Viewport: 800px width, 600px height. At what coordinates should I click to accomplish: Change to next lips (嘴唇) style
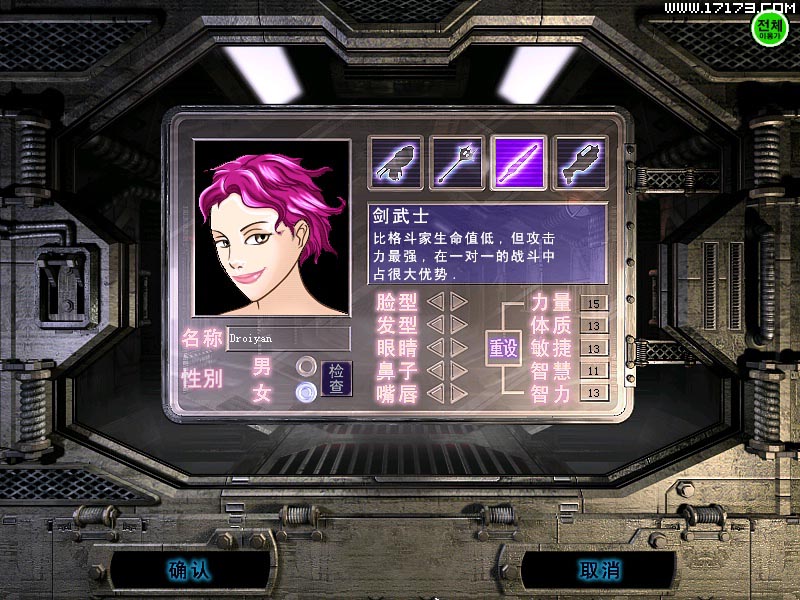point(458,393)
